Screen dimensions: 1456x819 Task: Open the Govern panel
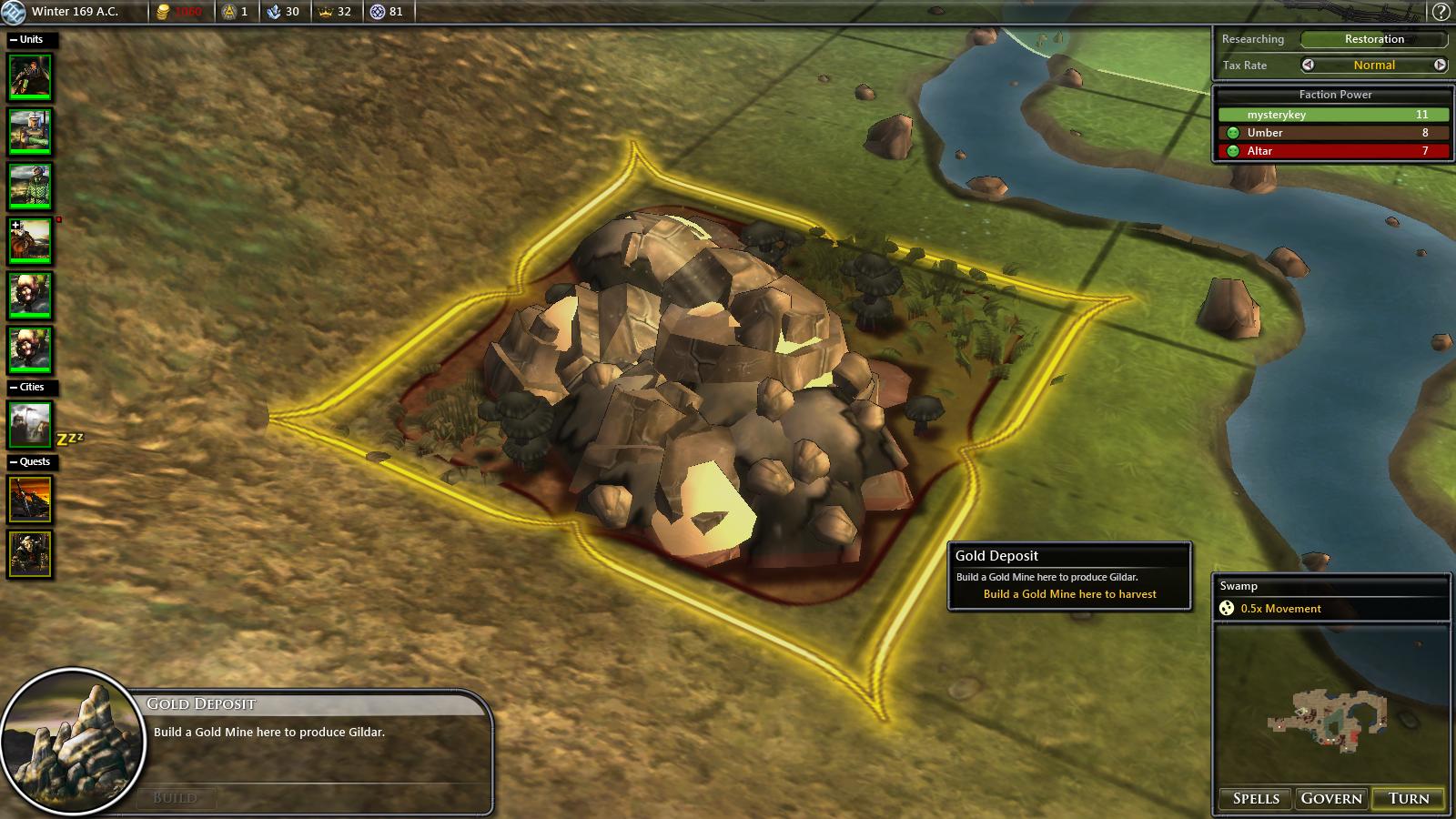1331,798
